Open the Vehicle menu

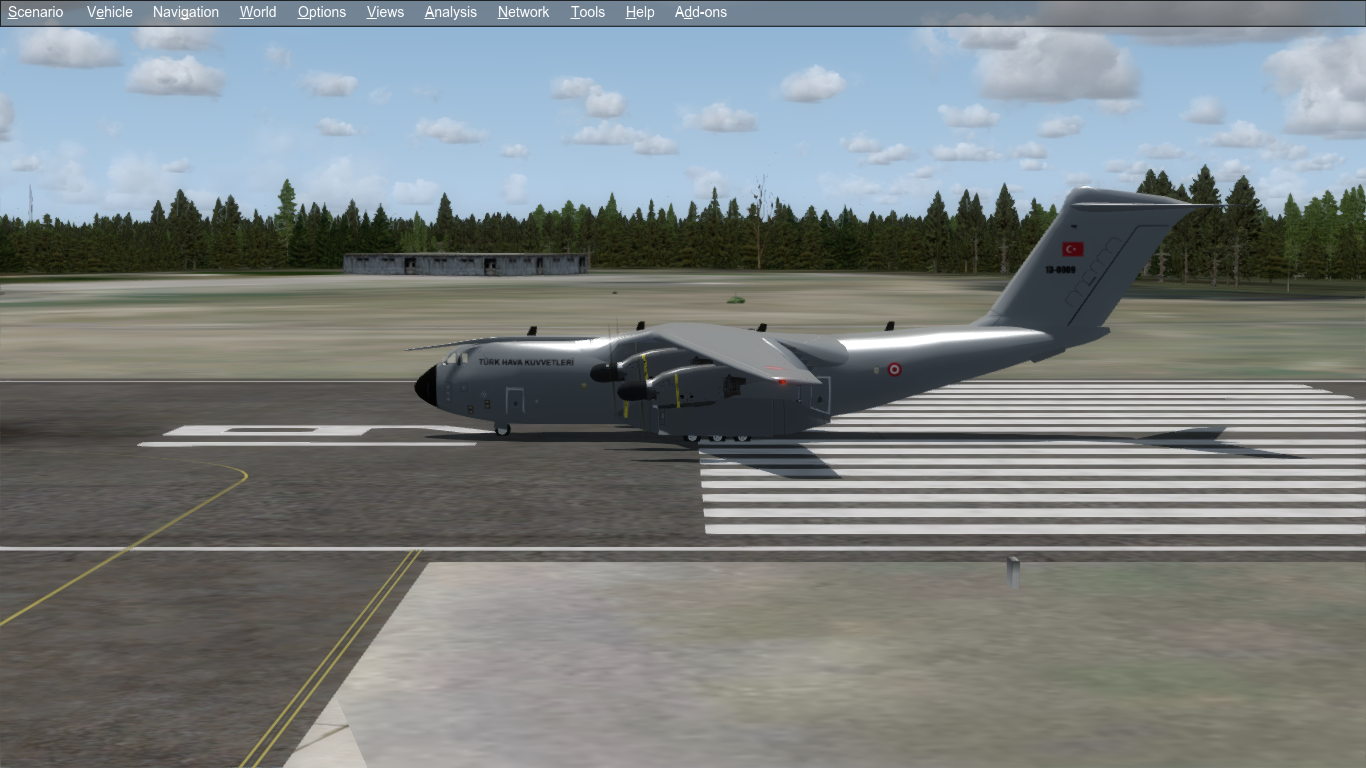(x=110, y=12)
